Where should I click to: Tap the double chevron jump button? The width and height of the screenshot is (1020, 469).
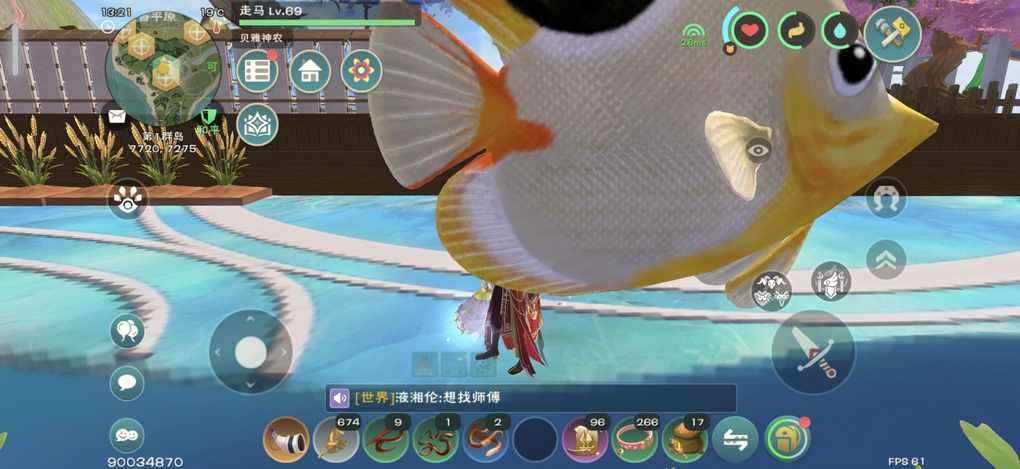pyautogui.click(x=885, y=260)
